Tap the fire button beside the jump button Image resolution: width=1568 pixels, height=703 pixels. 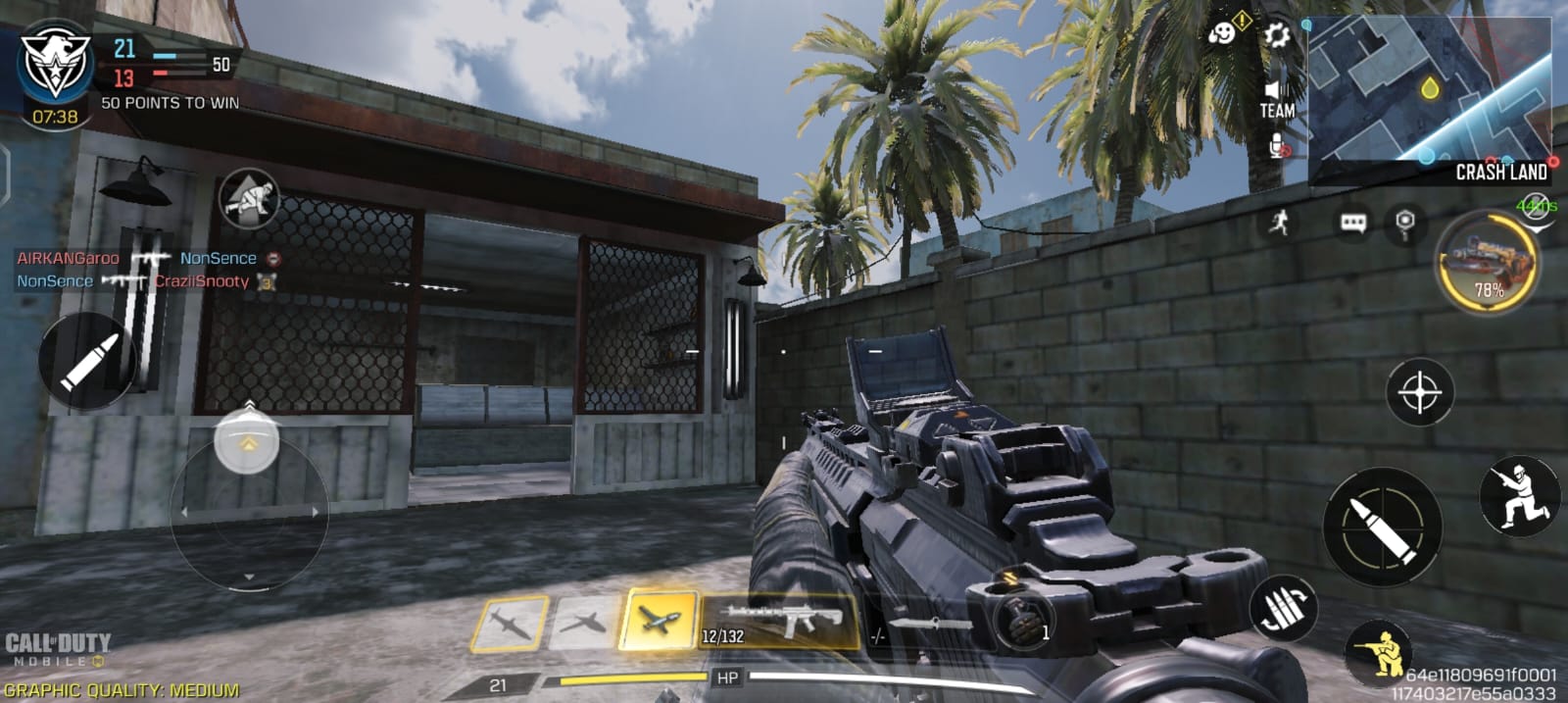point(1382,527)
